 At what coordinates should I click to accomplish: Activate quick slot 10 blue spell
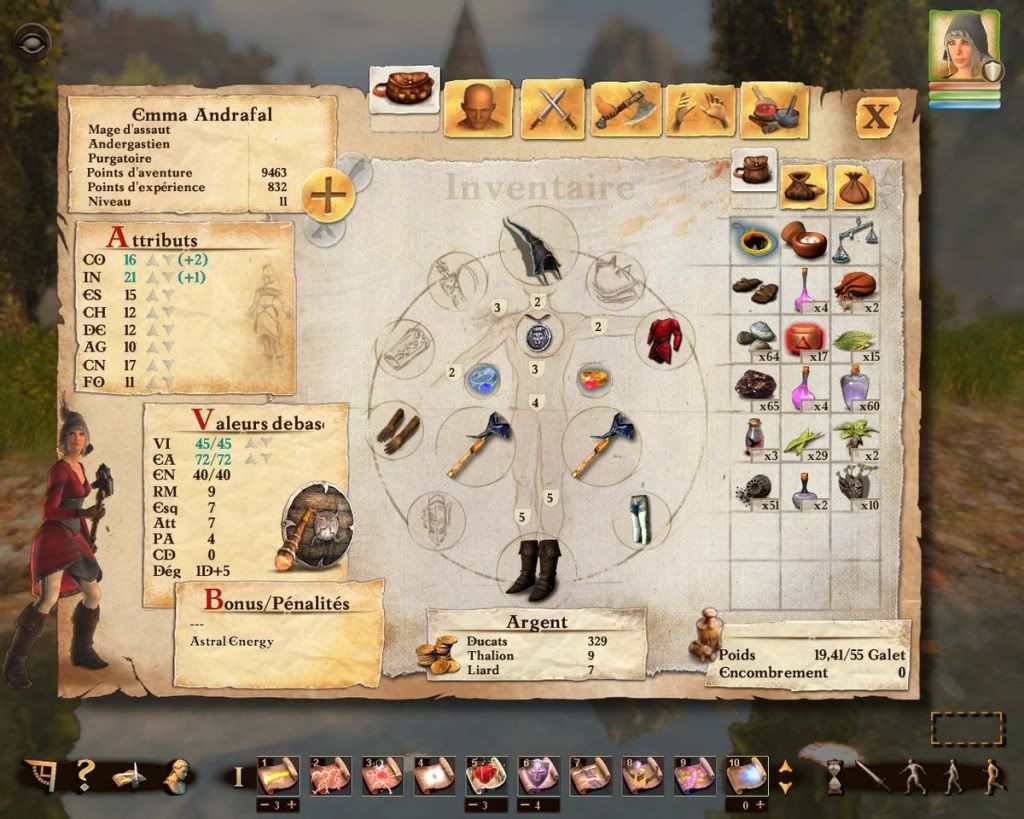(746, 775)
